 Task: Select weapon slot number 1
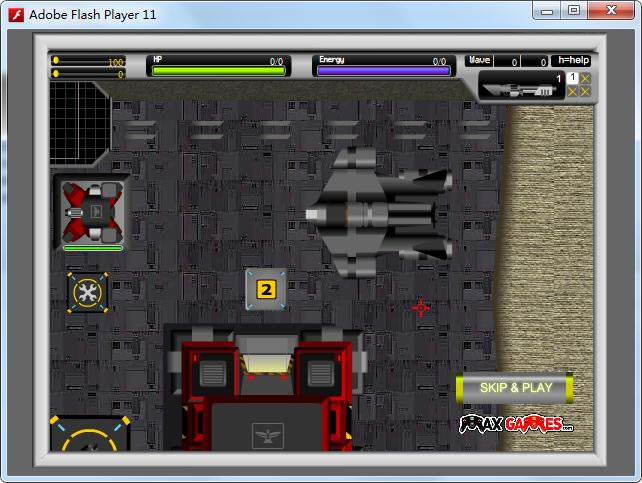573,78
